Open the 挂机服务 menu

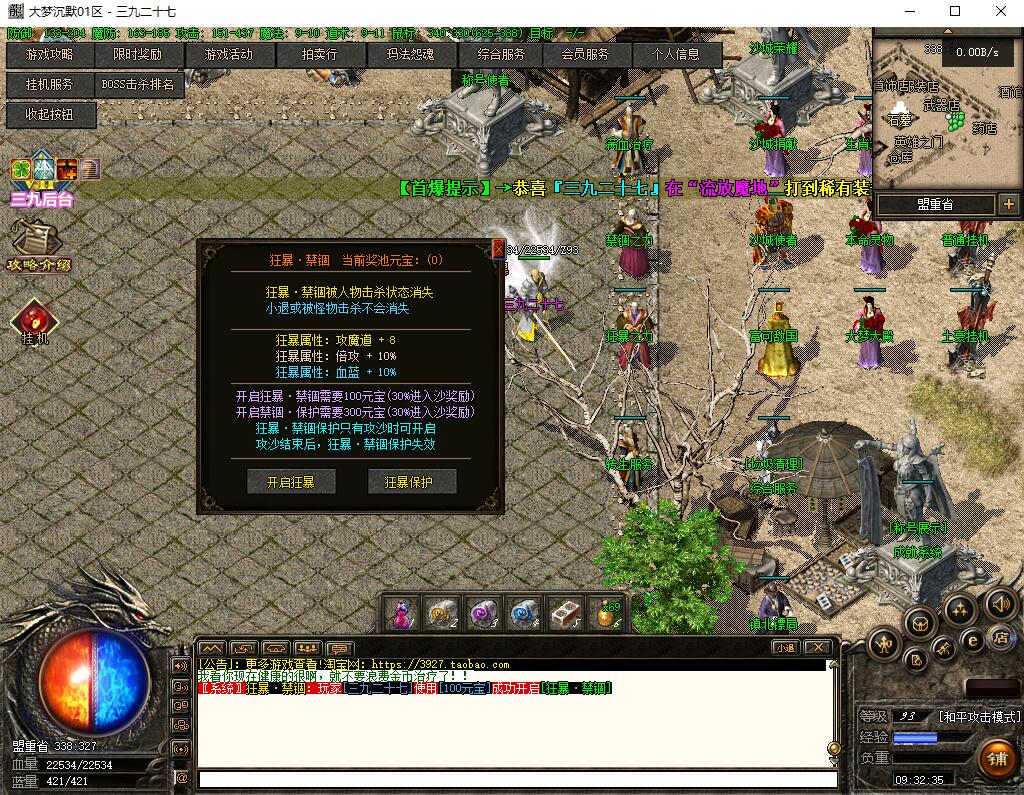50,85
